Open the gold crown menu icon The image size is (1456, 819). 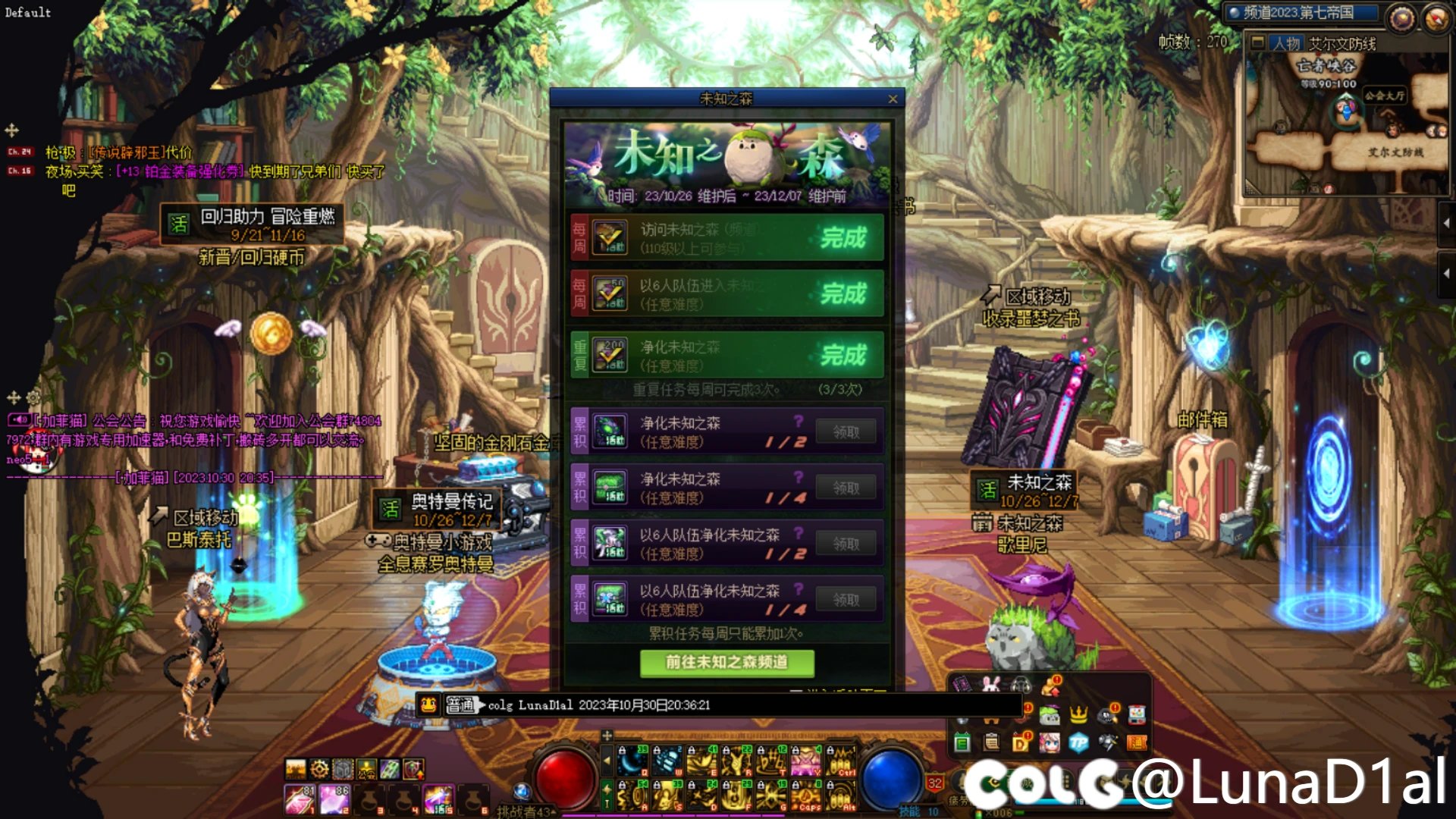(1078, 714)
